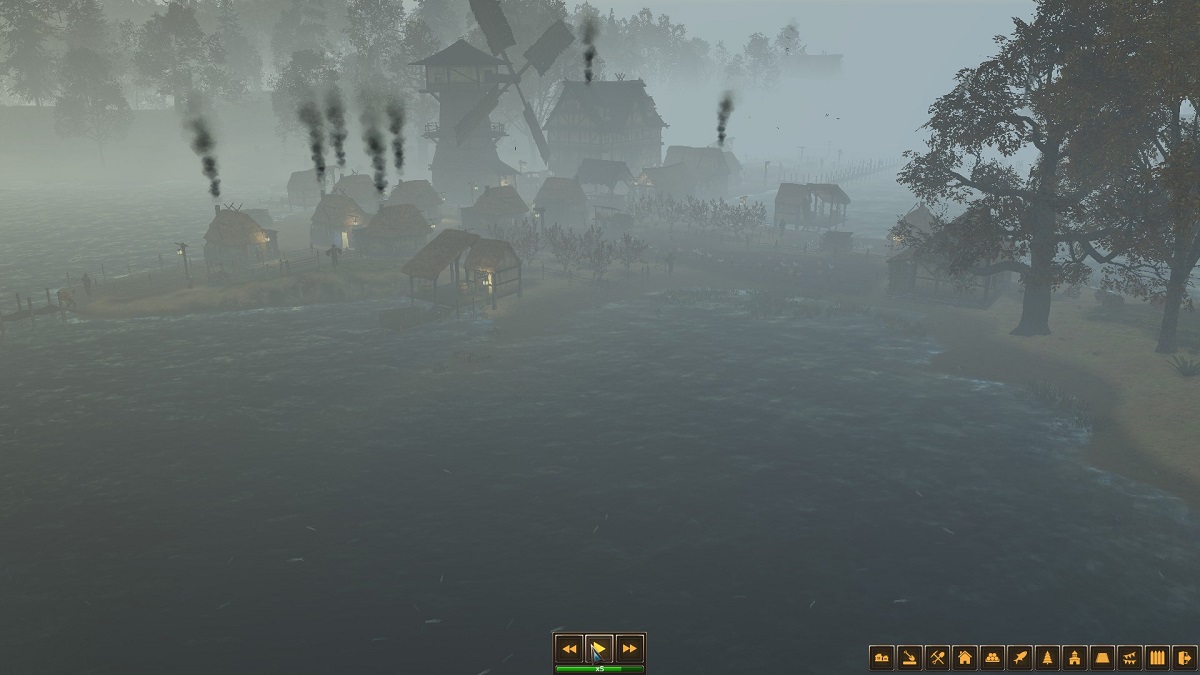Screen dimensions: 1200x675
Task: Speed up the game with fast-forward
Action: pyautogui.click(x=629, y=648)
